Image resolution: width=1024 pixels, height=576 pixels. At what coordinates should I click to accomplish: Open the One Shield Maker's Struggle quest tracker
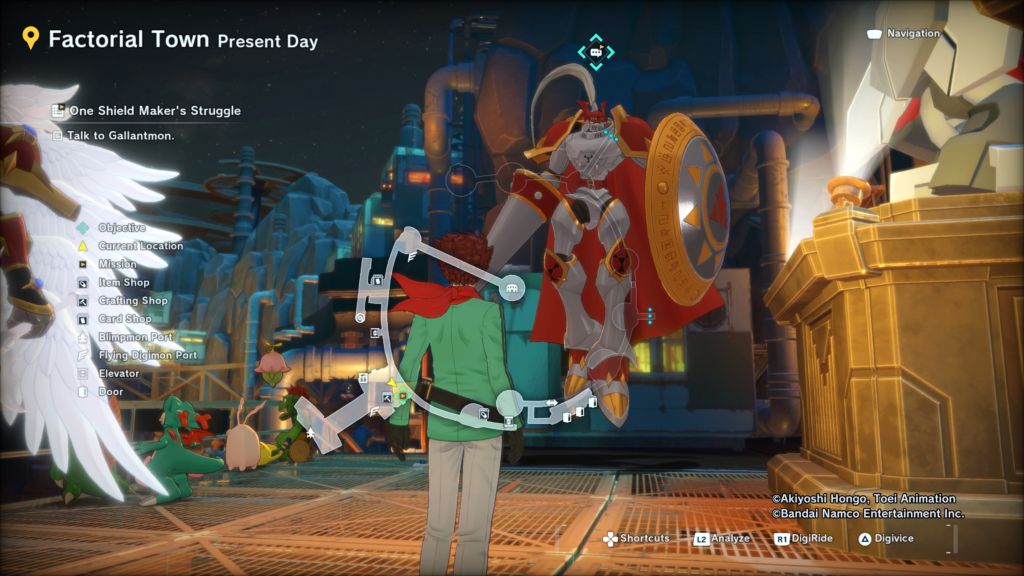154,111
